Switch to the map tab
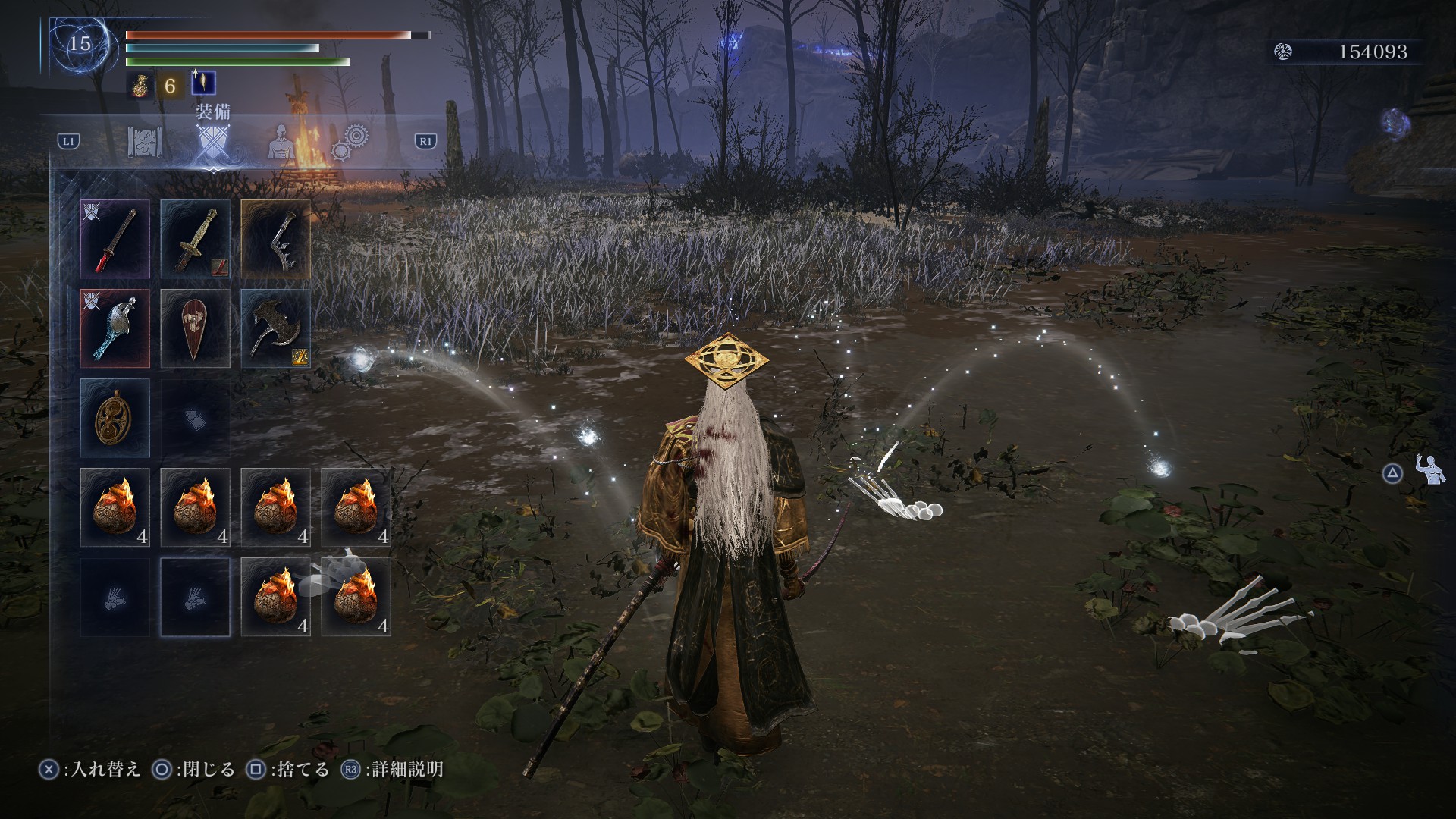The width and height of the screenshot is (1456, 819). [x=145, y=143]
